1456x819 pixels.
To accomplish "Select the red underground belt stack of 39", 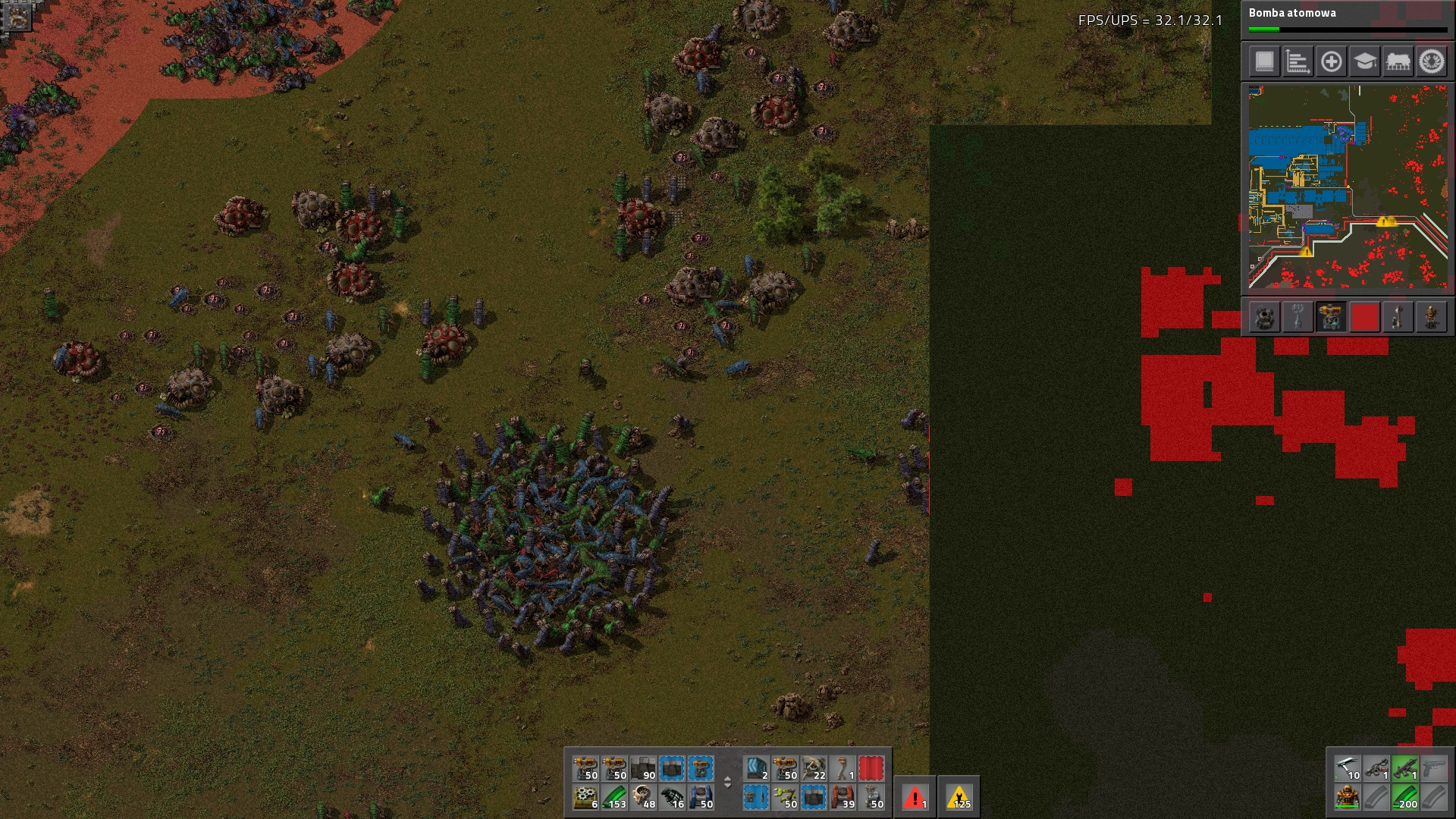I will click(843, 798).
